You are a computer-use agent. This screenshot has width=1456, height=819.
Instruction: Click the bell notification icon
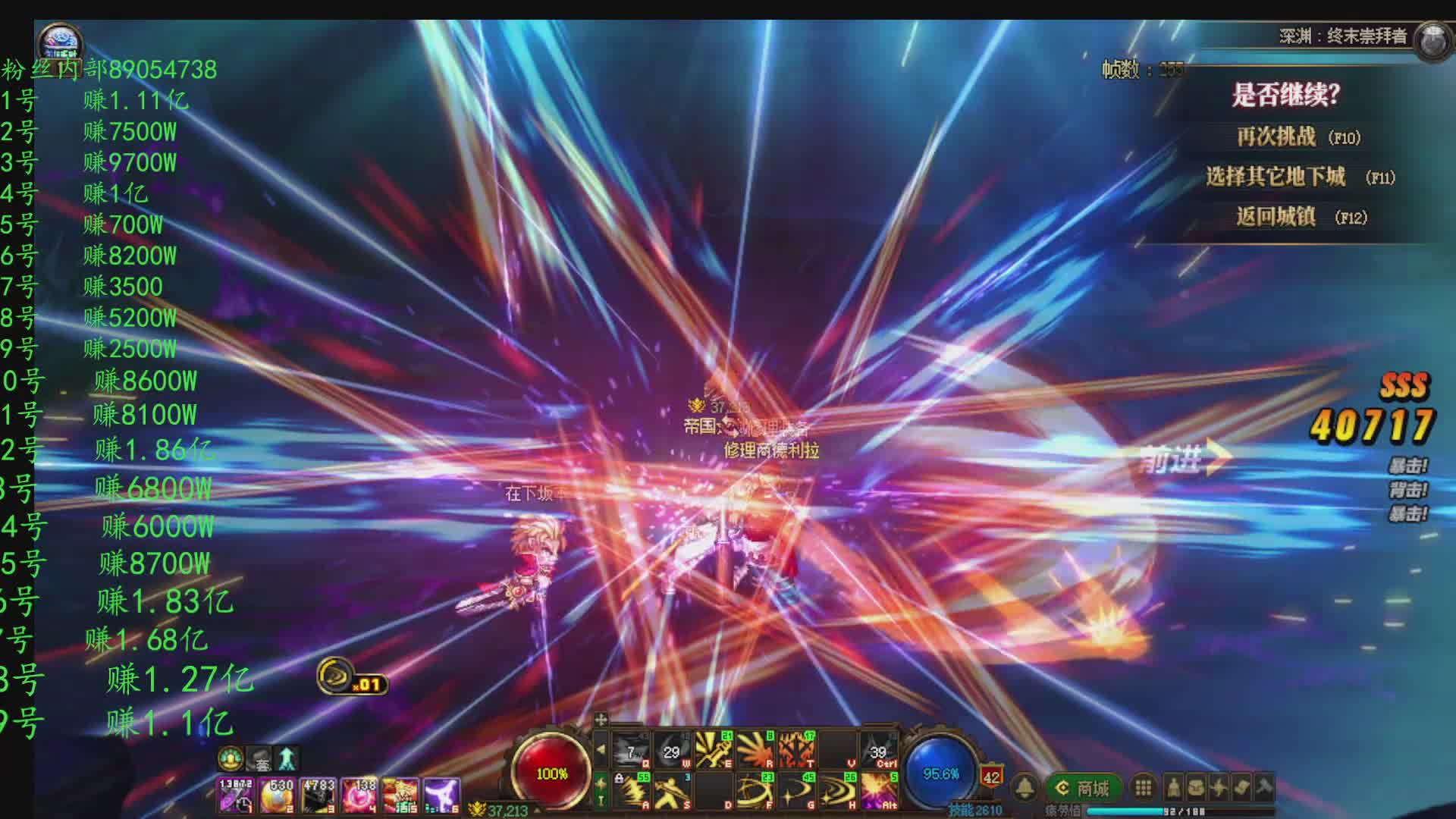(1025, 788)
